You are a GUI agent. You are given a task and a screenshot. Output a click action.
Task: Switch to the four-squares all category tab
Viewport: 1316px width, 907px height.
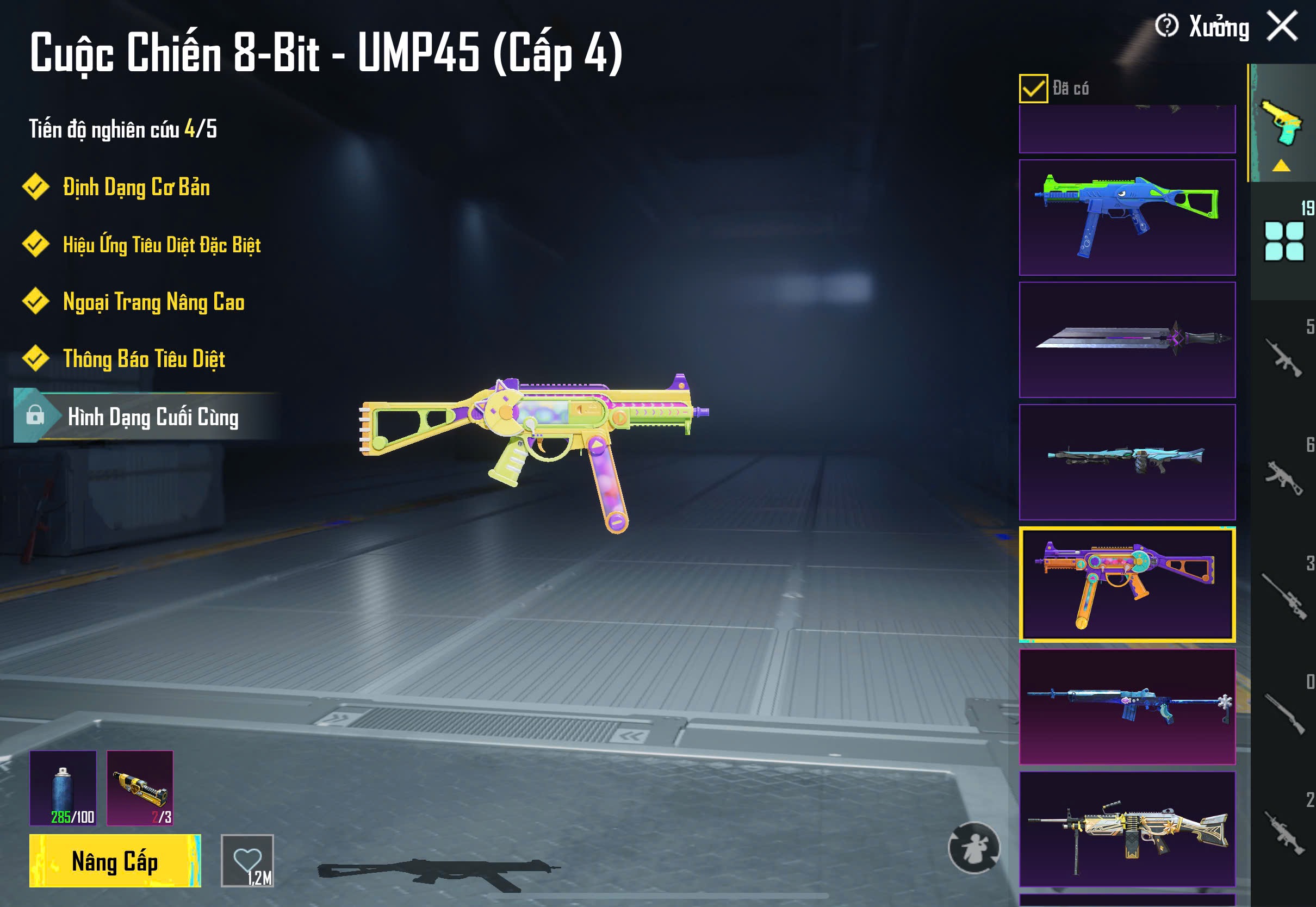(x=1283, y=241)
